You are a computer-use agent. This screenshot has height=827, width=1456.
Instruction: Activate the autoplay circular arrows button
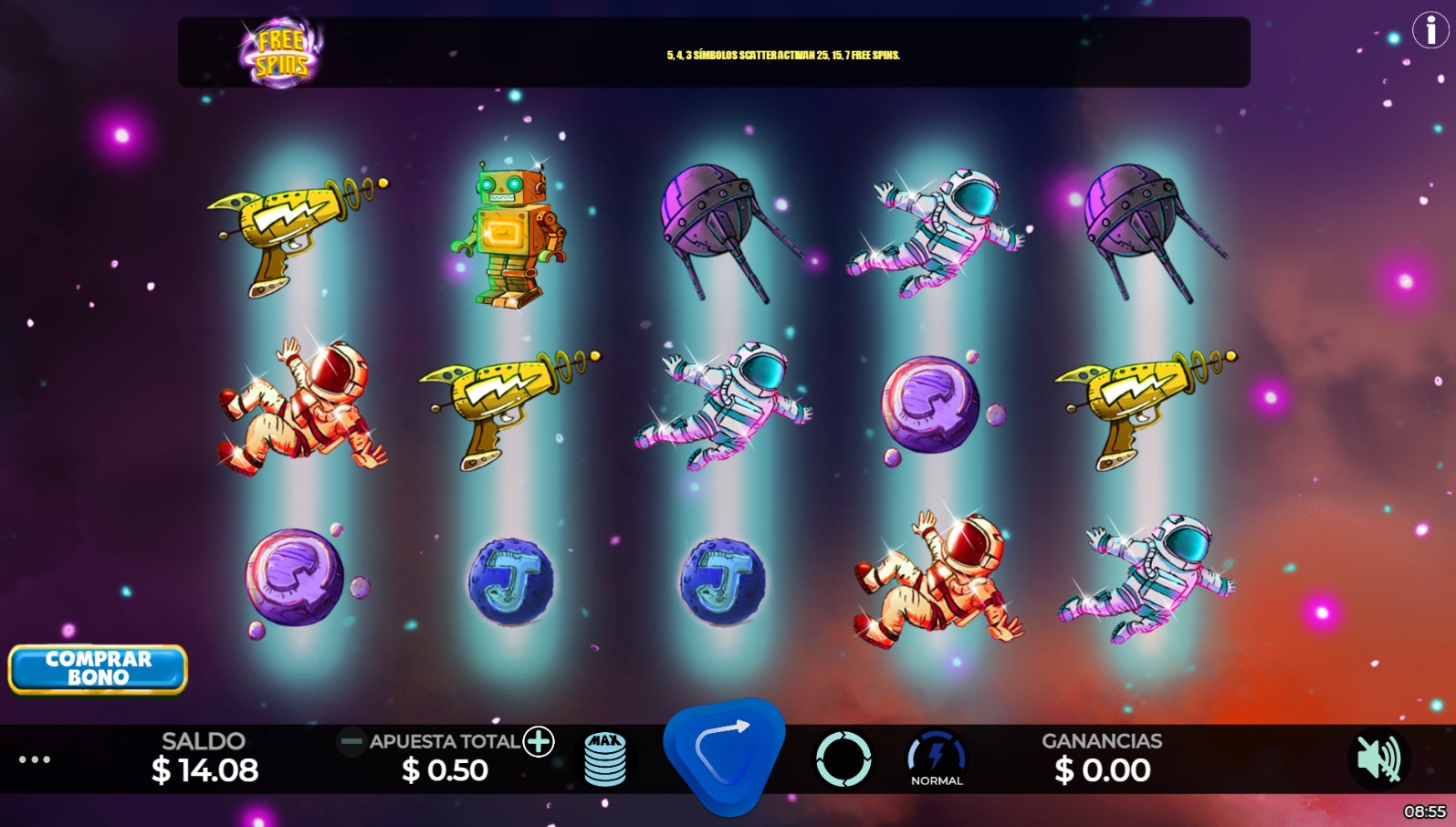point(843,759)
